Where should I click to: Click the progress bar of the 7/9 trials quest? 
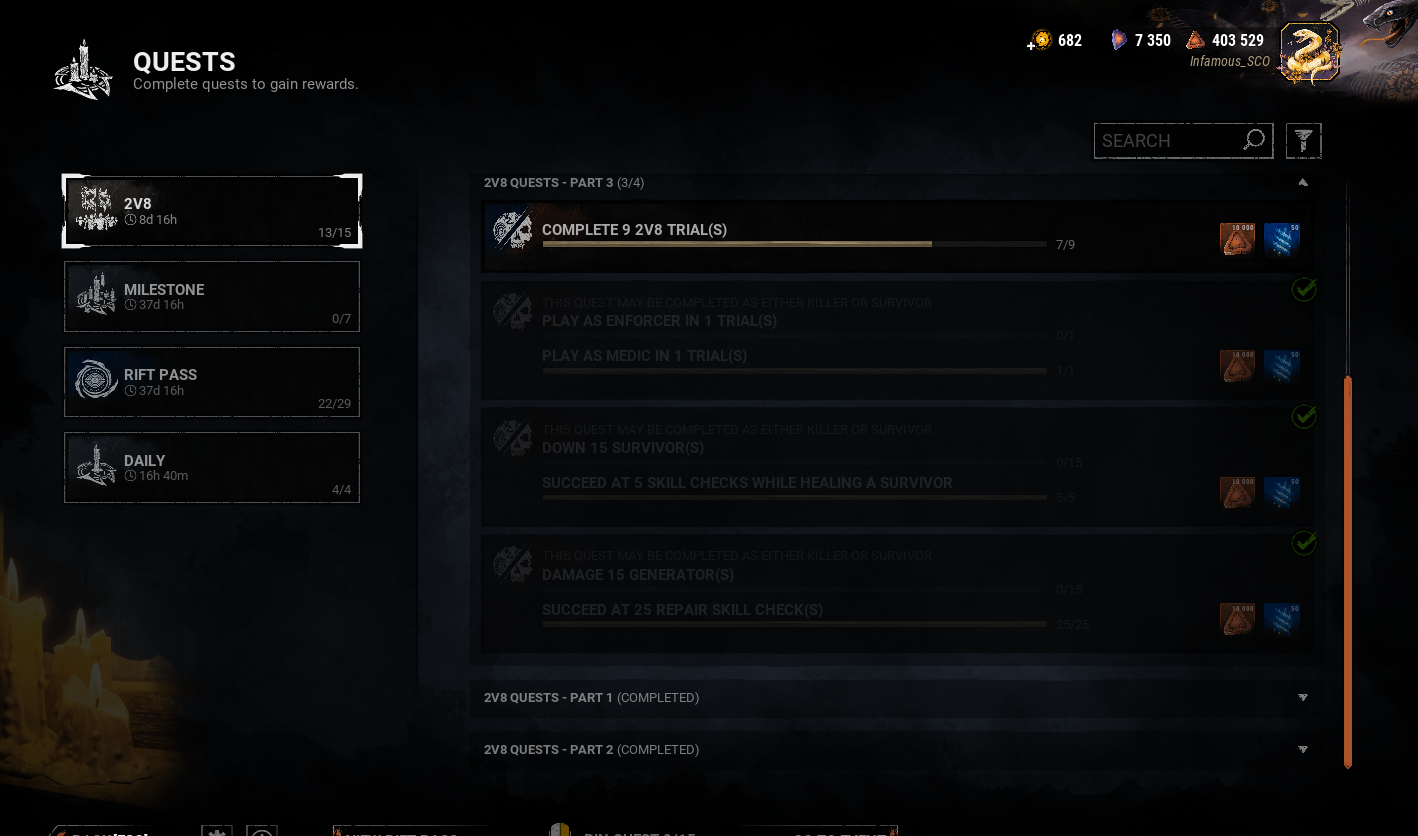tap(795, 244)
